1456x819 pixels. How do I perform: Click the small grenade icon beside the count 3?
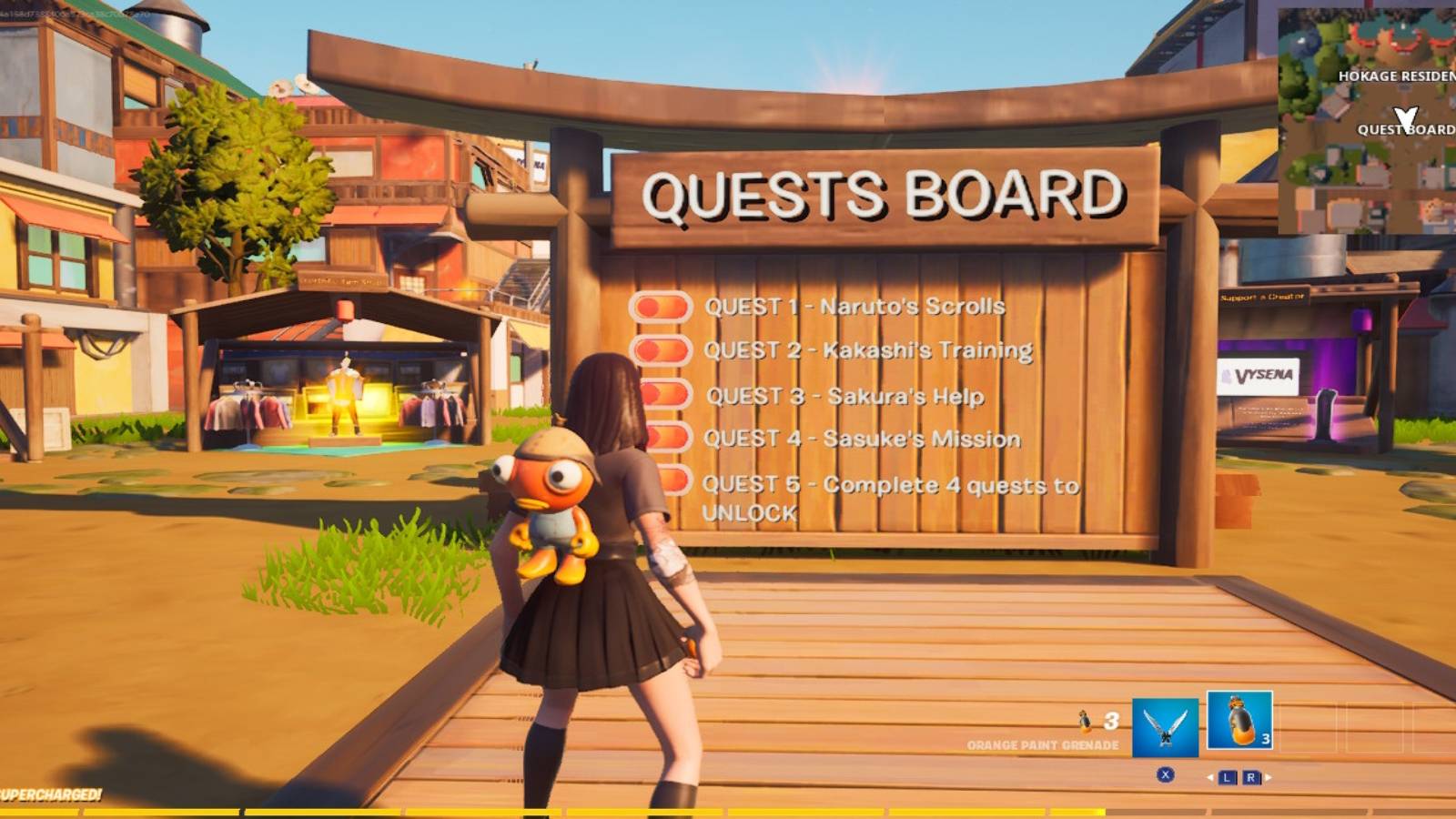[x=1085, y=720]
